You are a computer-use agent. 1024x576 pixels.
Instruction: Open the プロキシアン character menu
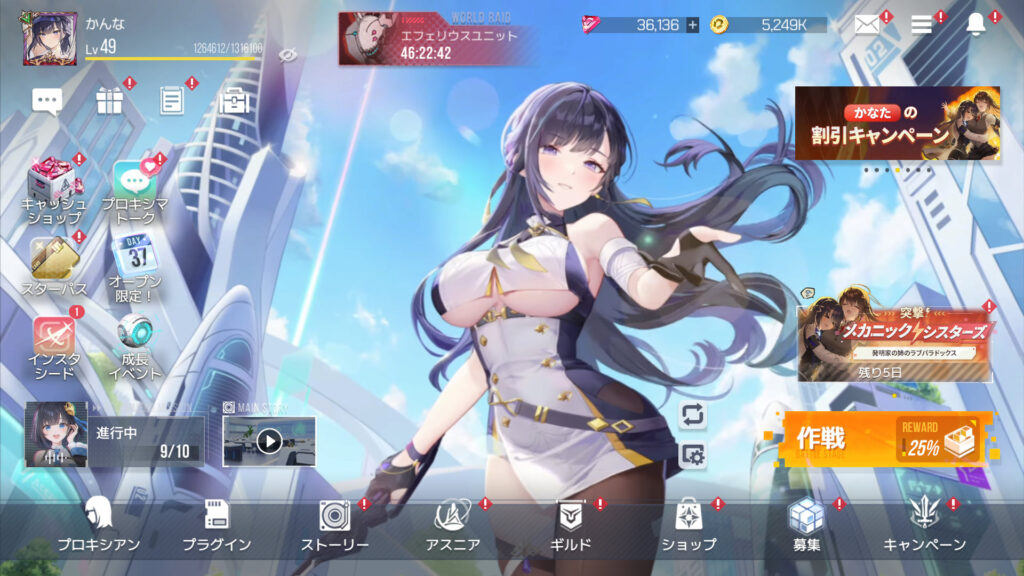click(98, 524)
